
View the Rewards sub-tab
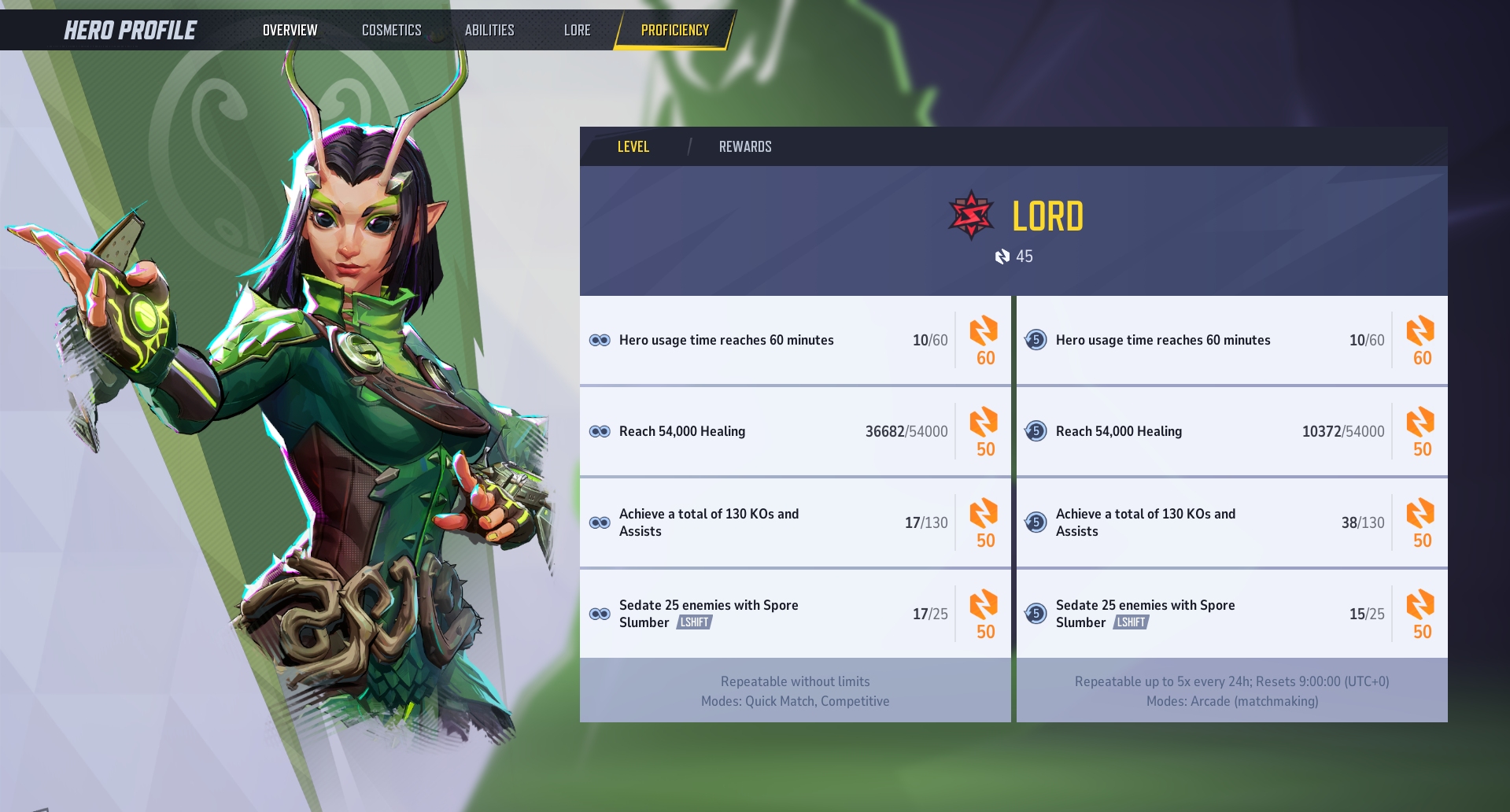pos(744,146)
